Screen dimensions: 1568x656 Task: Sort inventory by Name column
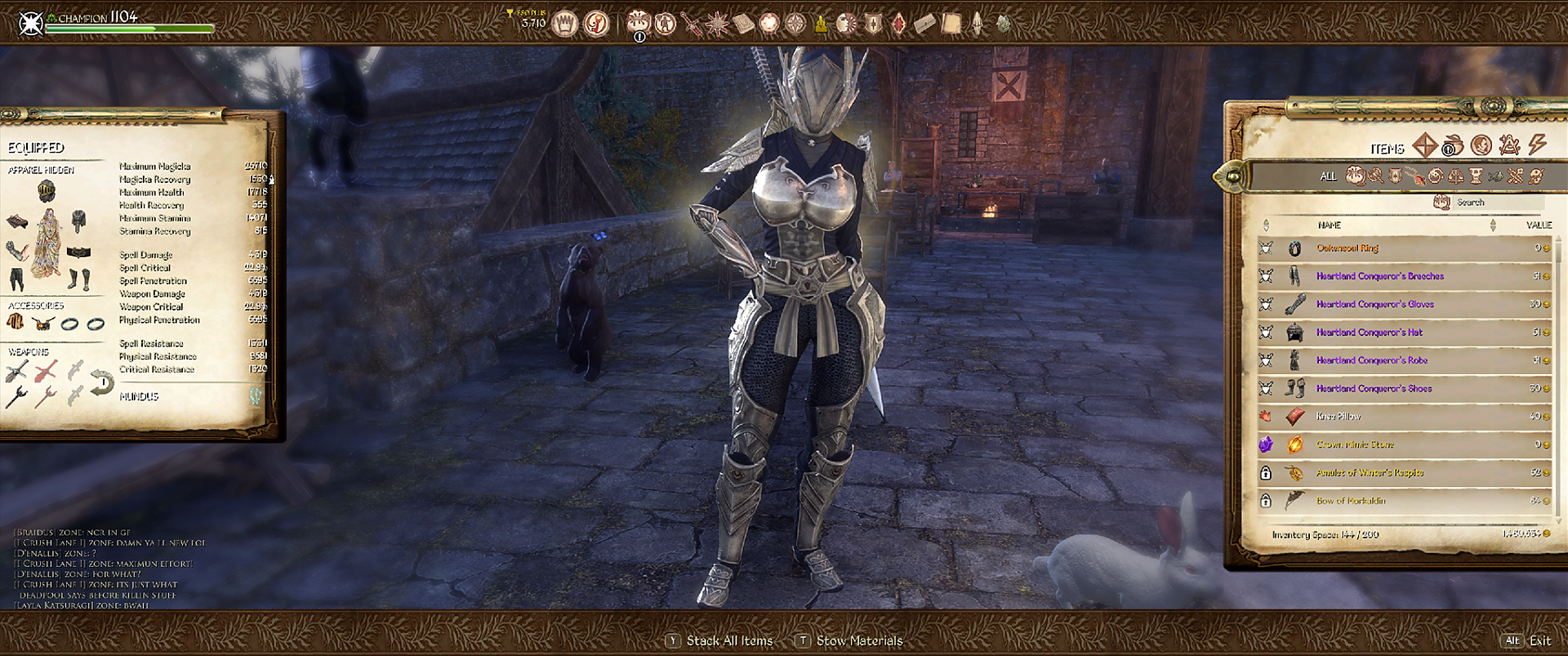pyautogui.click(x=1329, y=225)
